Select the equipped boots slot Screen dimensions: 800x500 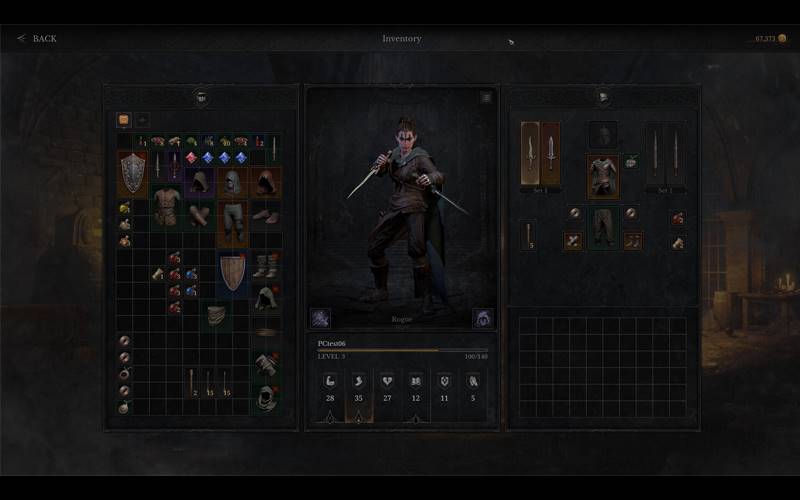[x=632, y=241]
